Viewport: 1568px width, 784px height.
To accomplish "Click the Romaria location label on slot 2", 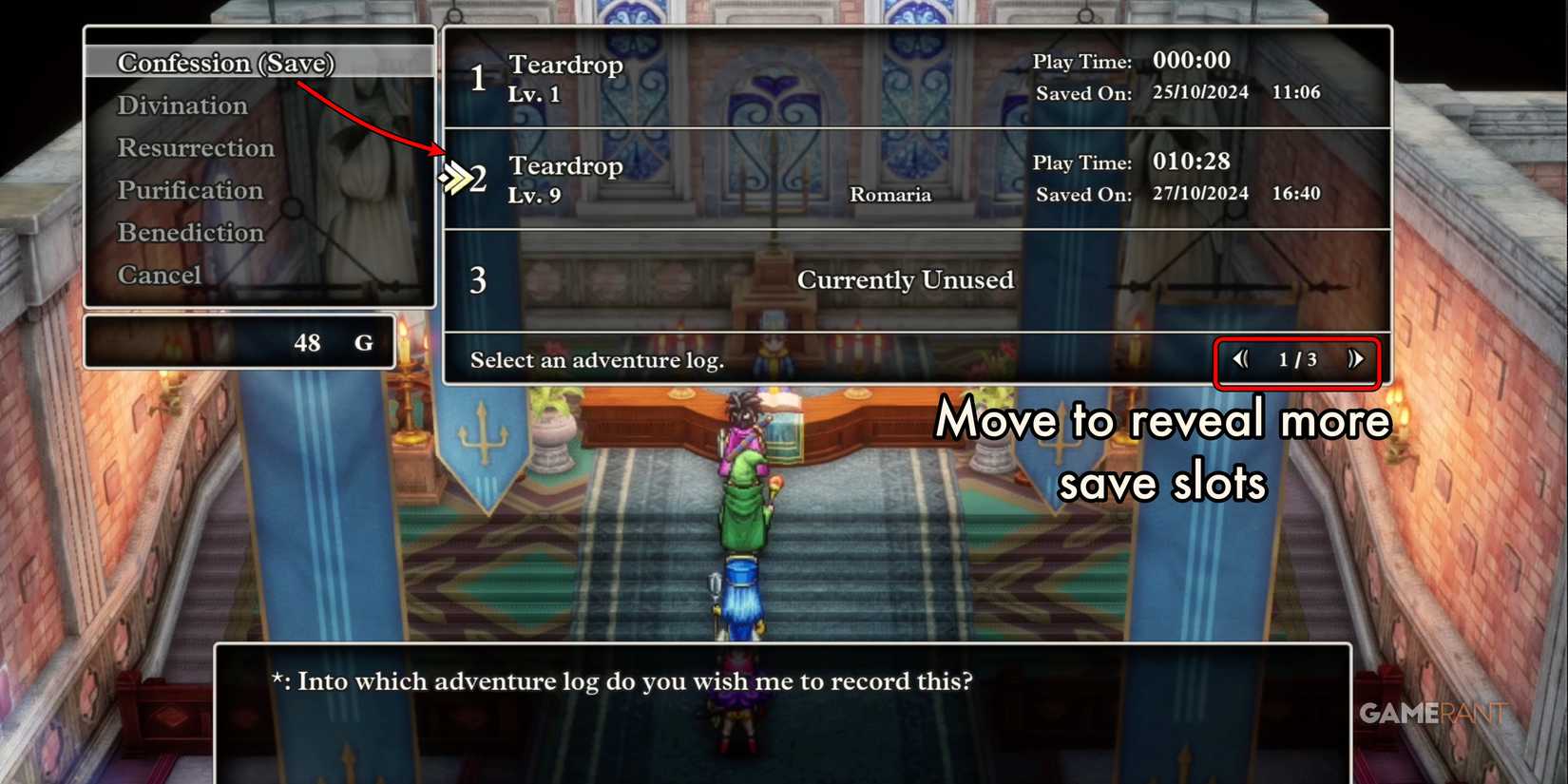I will [890, 194].
